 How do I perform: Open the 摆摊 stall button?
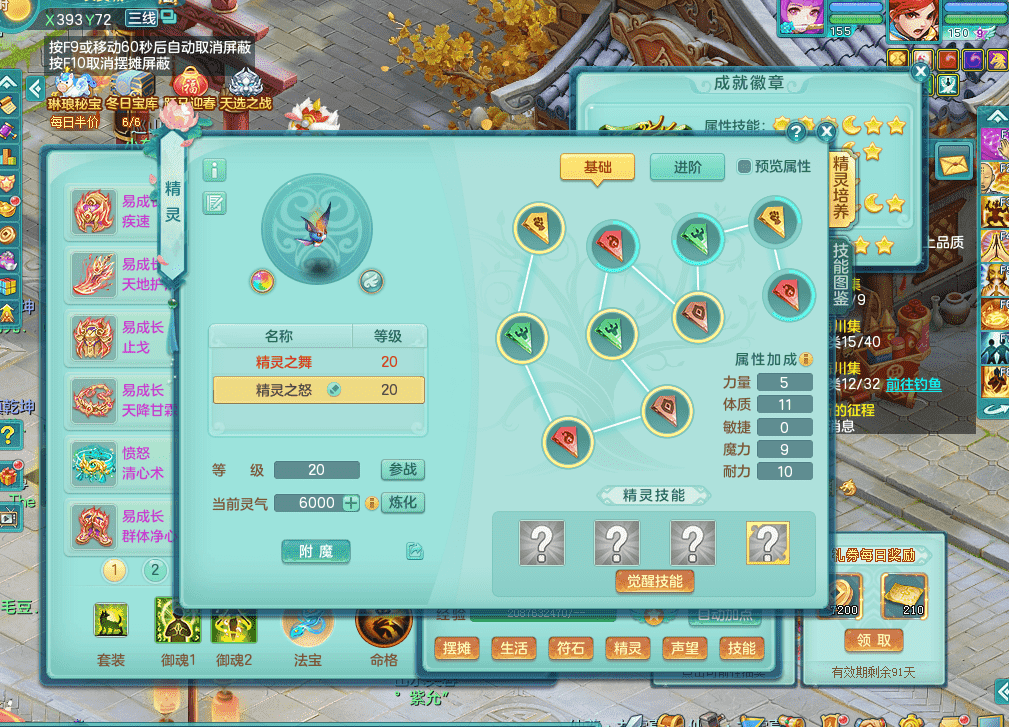[457, 648]
